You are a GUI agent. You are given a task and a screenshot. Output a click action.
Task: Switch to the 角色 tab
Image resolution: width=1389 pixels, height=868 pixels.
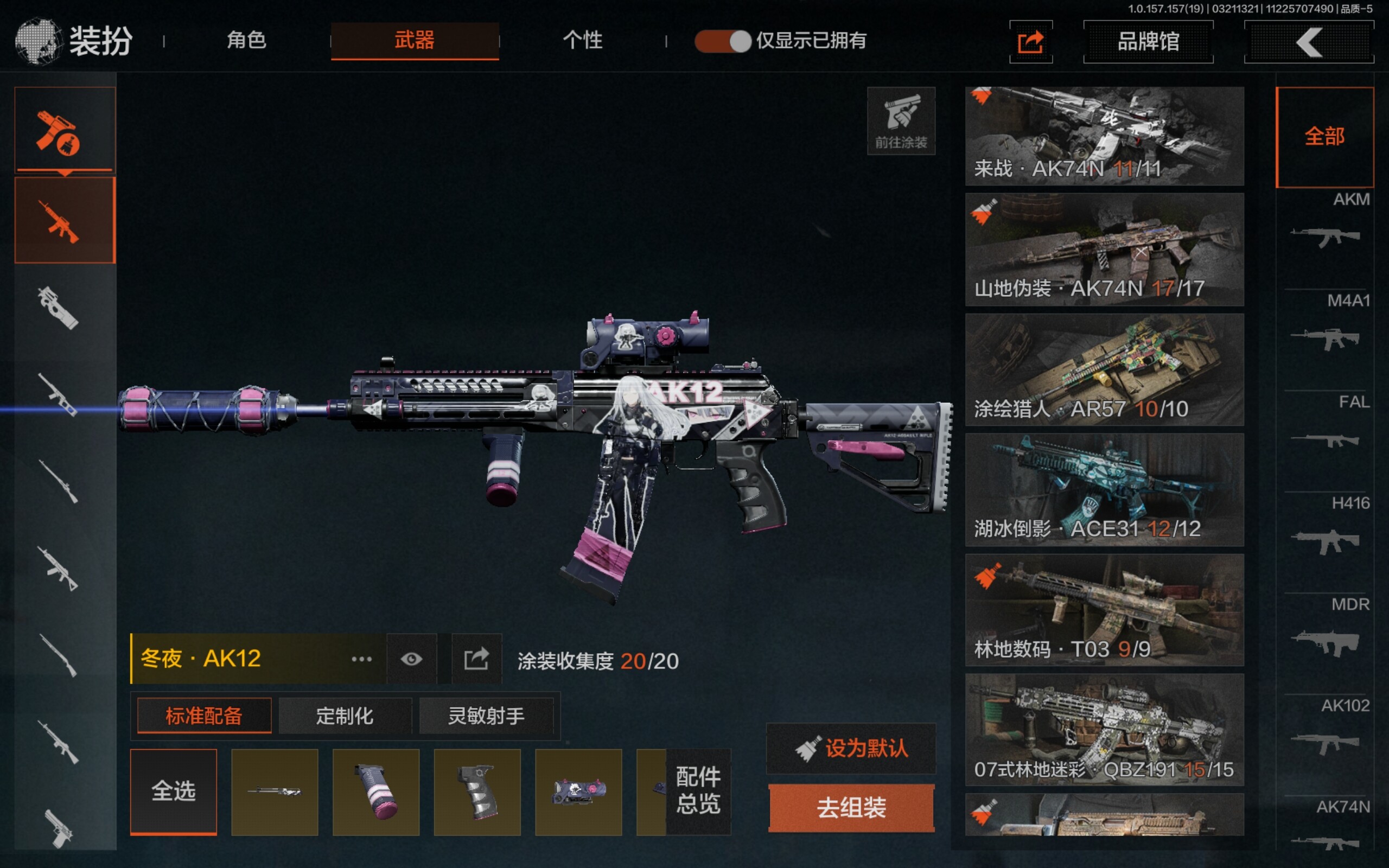coord(246,40)
